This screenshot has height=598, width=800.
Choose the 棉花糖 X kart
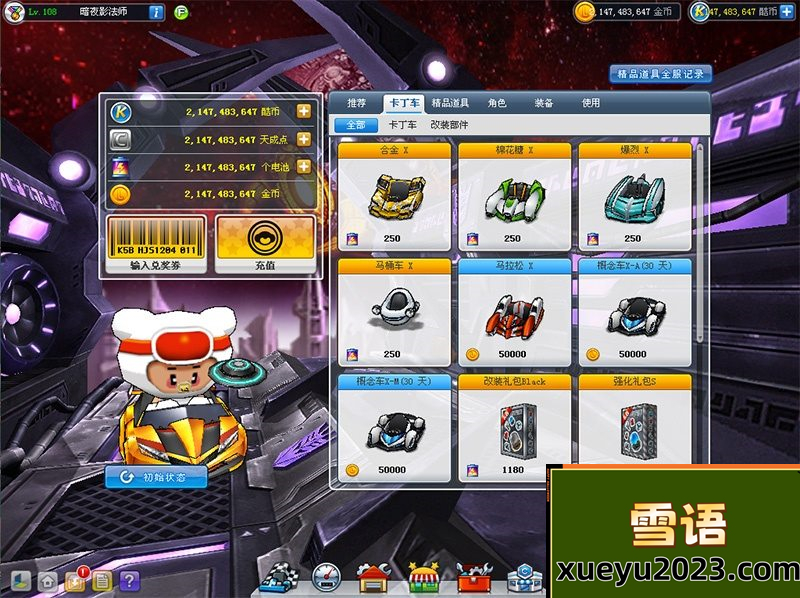click(x=514, y=197)
